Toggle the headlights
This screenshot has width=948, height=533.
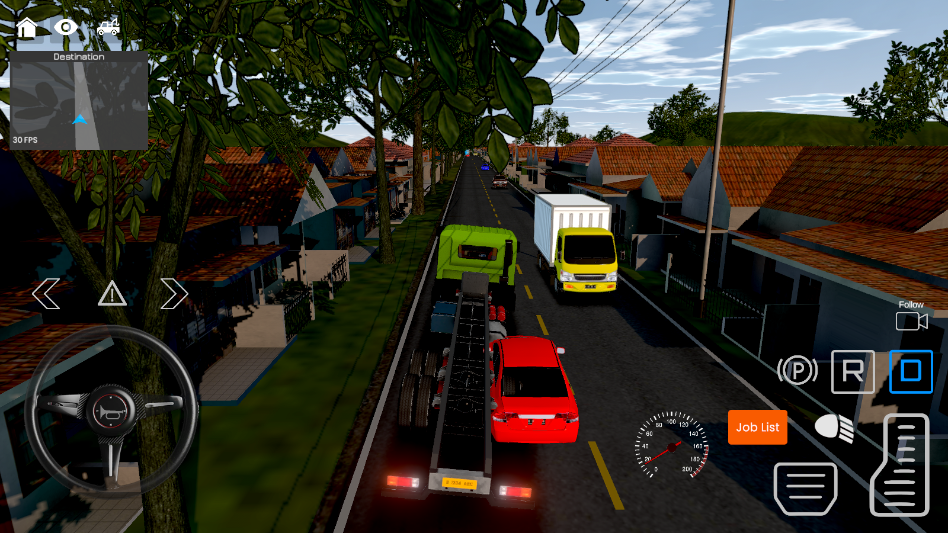point(834,428)
